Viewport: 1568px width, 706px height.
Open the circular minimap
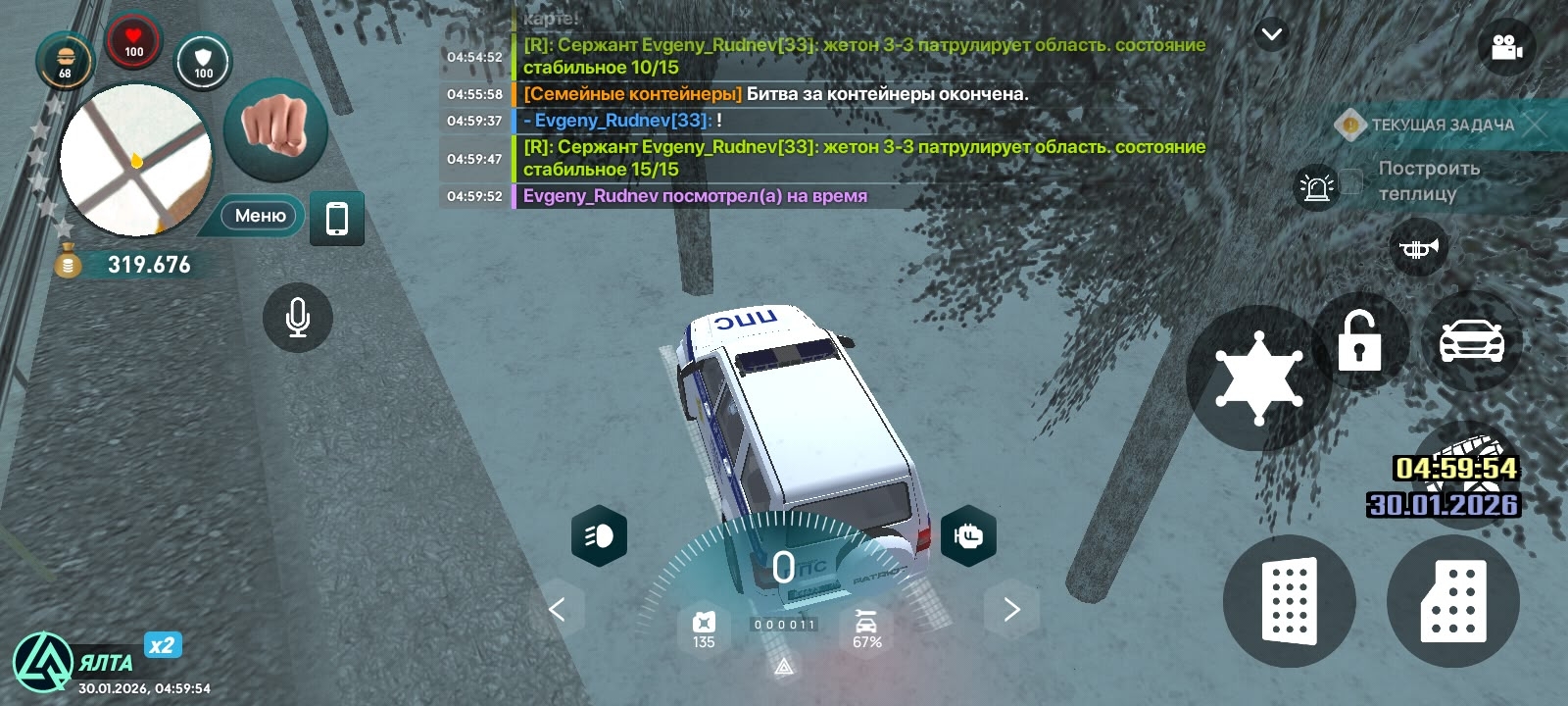[135, 160]
